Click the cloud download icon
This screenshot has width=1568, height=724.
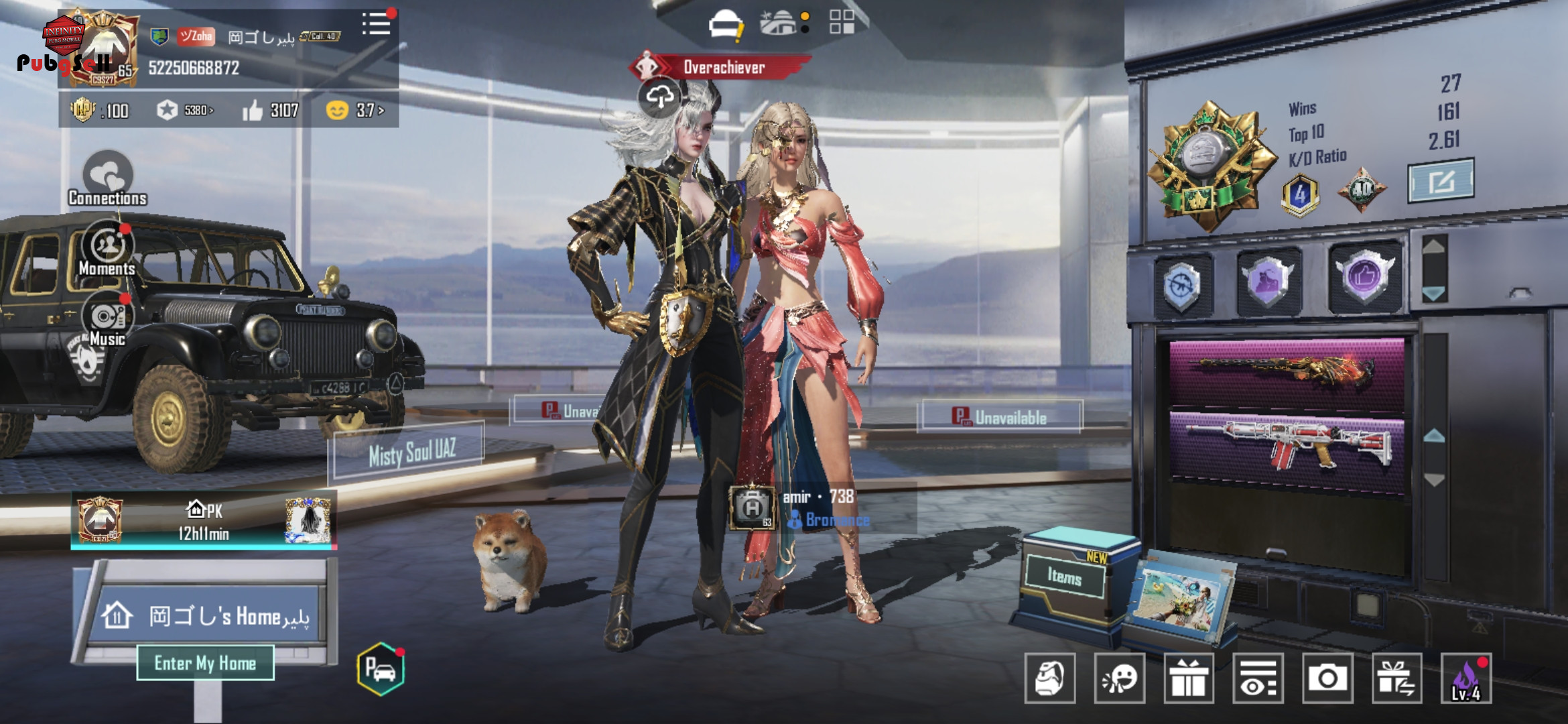[x=659, y=98]
